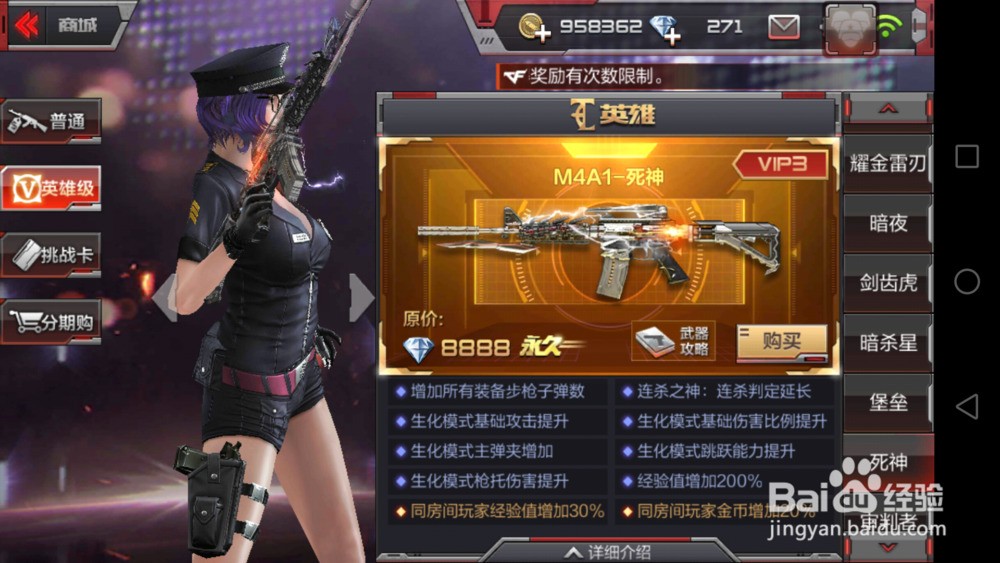The image size is (1000, 563).
Task: Choose 暗夜 from the weapon list
Action: point(887,223)
